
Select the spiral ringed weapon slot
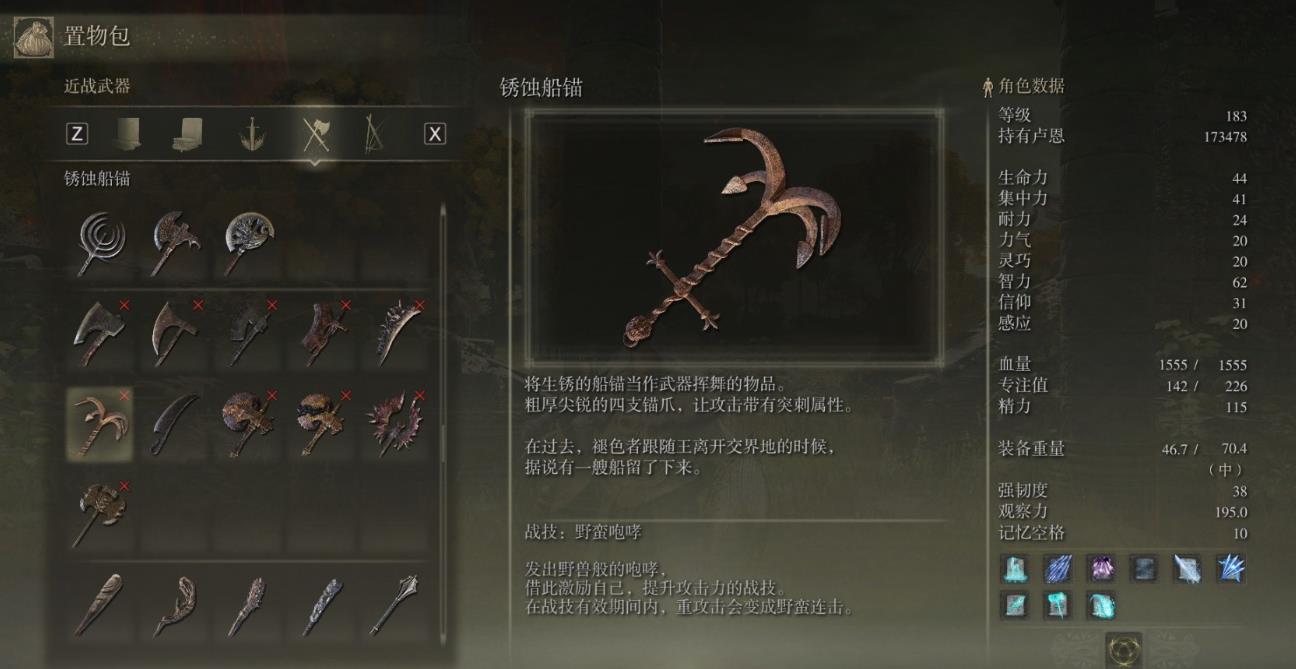(99, 243)
